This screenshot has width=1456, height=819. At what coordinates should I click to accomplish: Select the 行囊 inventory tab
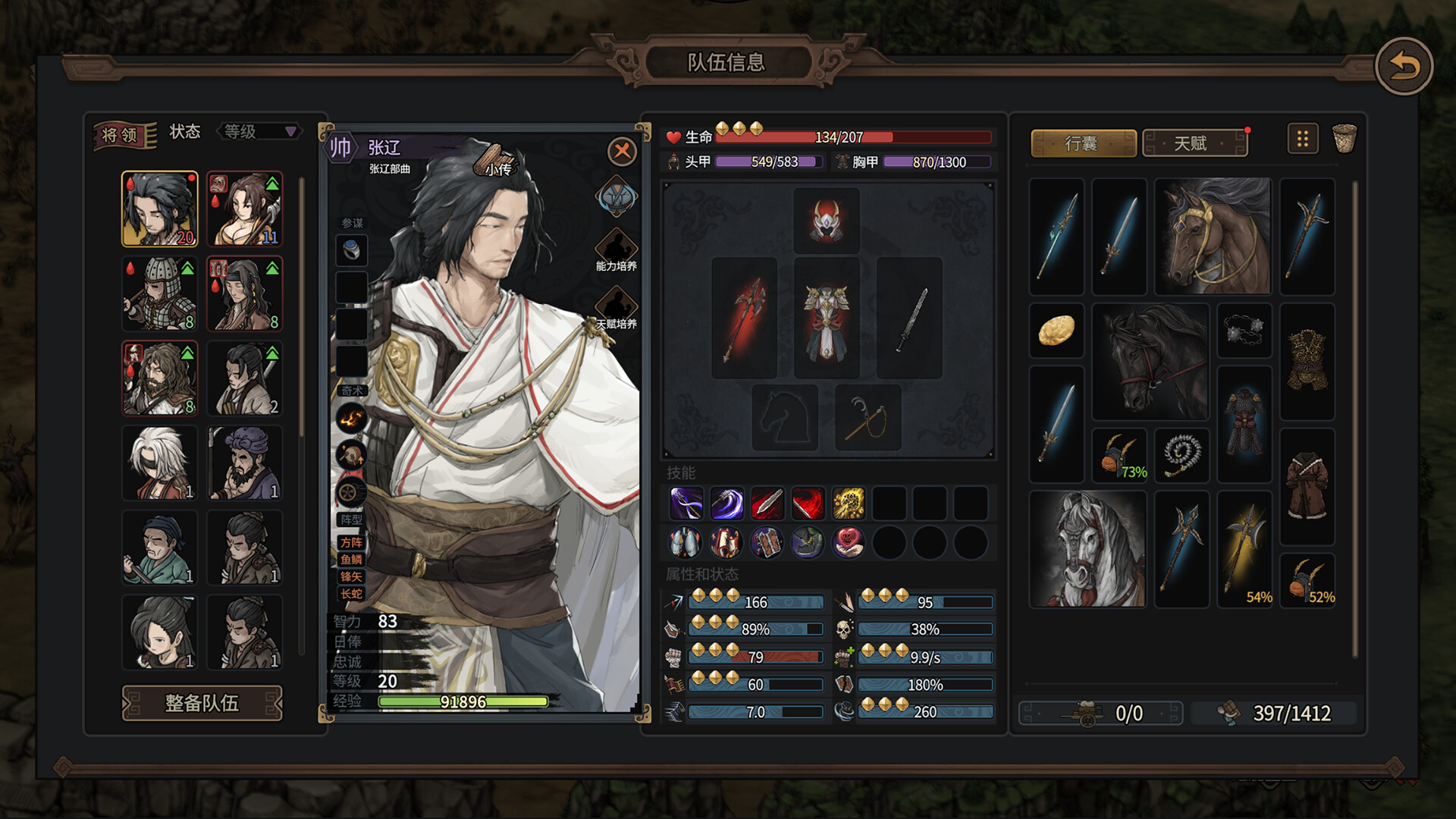(1083, 143)
